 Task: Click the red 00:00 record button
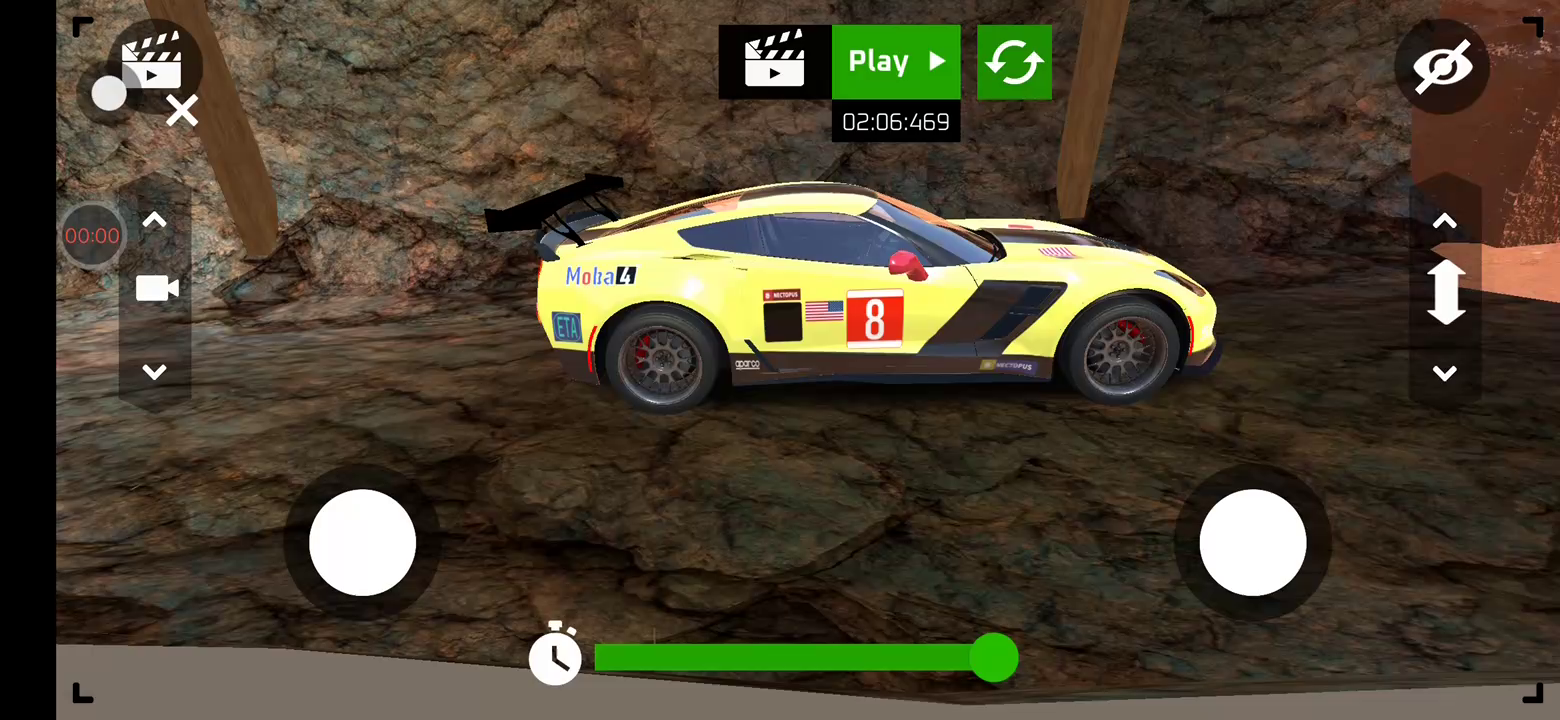coord(92,236)
